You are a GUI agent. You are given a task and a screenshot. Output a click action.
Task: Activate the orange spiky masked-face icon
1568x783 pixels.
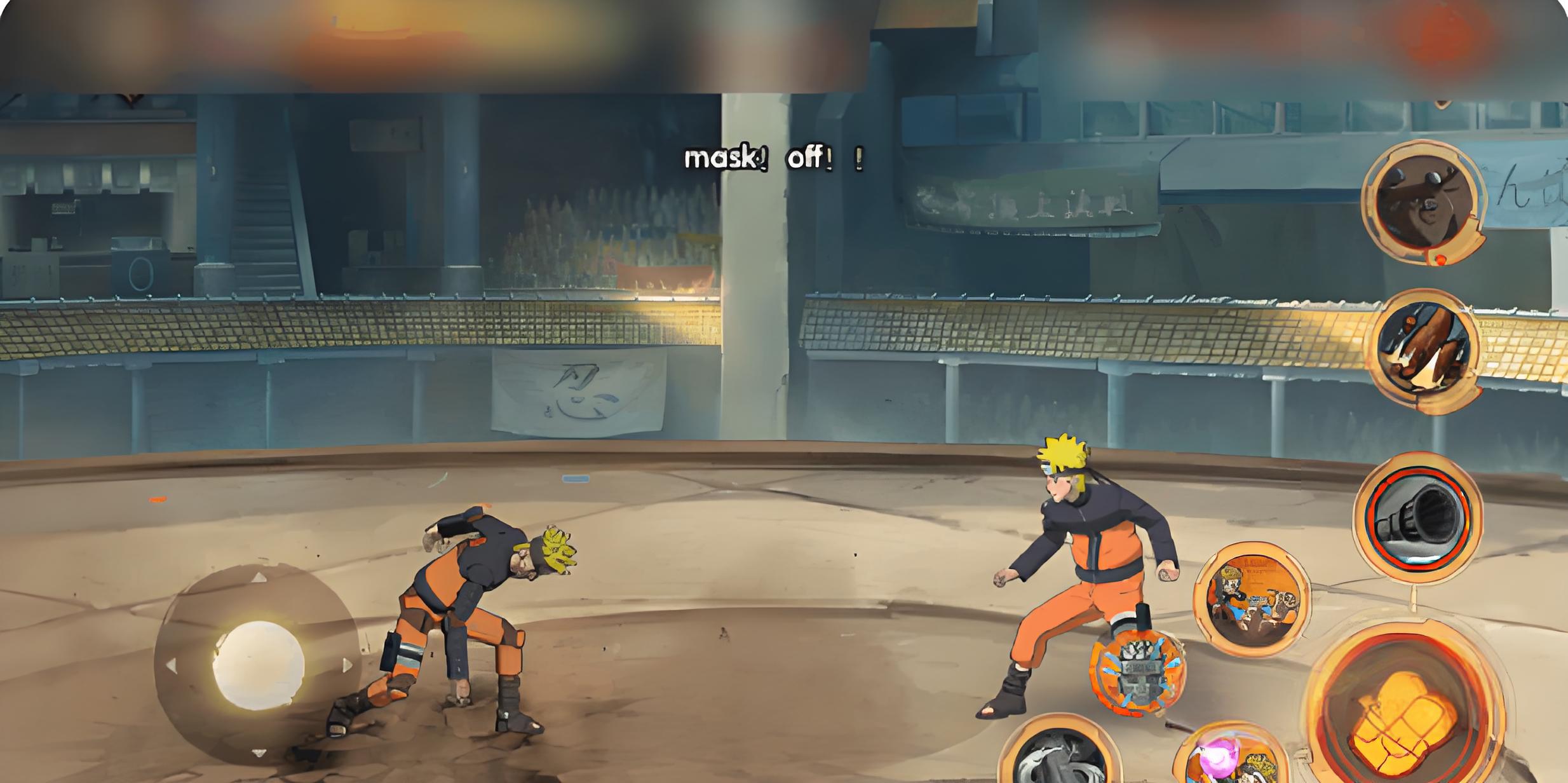pyautogui.click(x=1137, y=674)
